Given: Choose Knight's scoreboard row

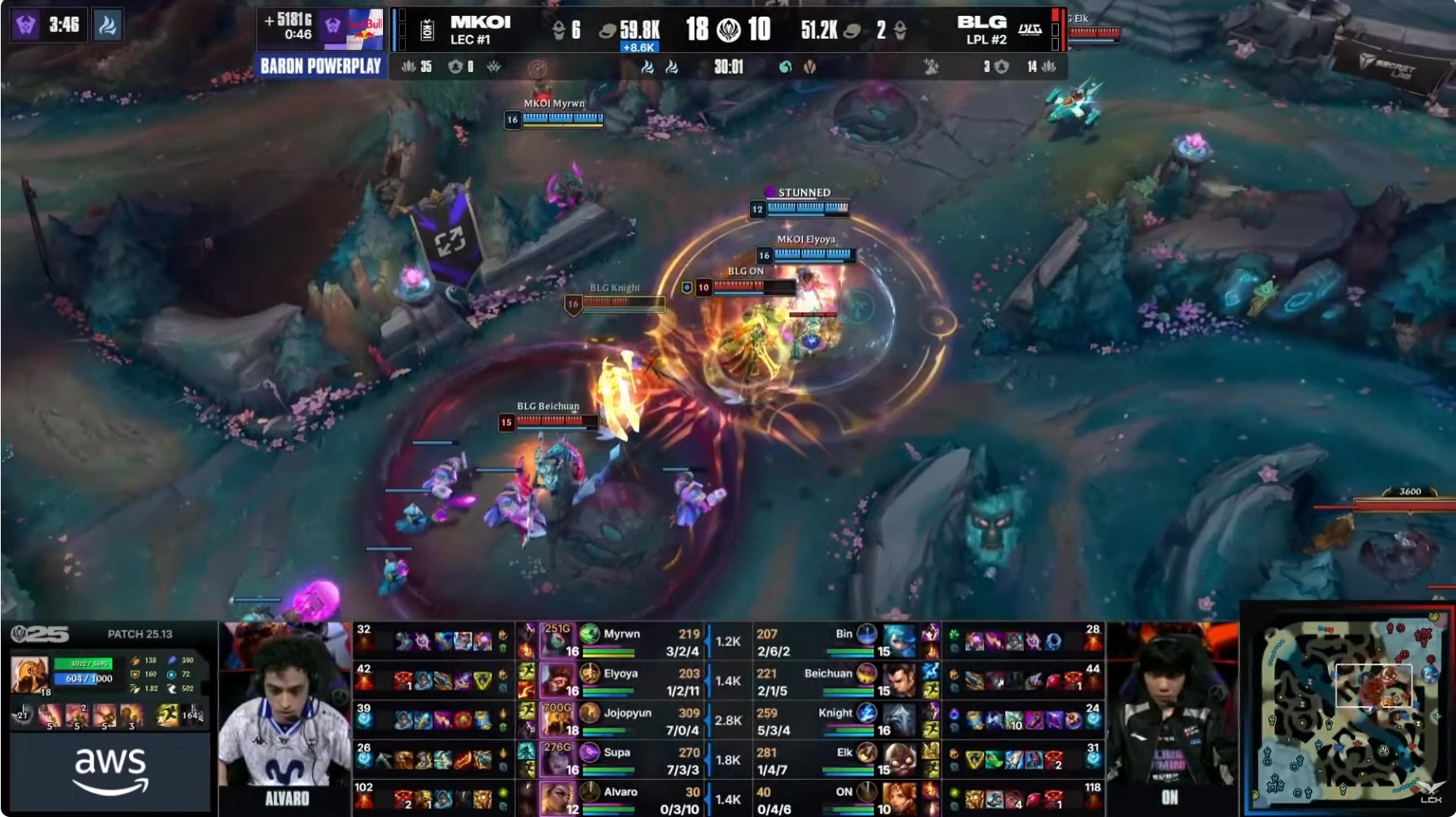Looking at the screenshot, I should [839, 720].
